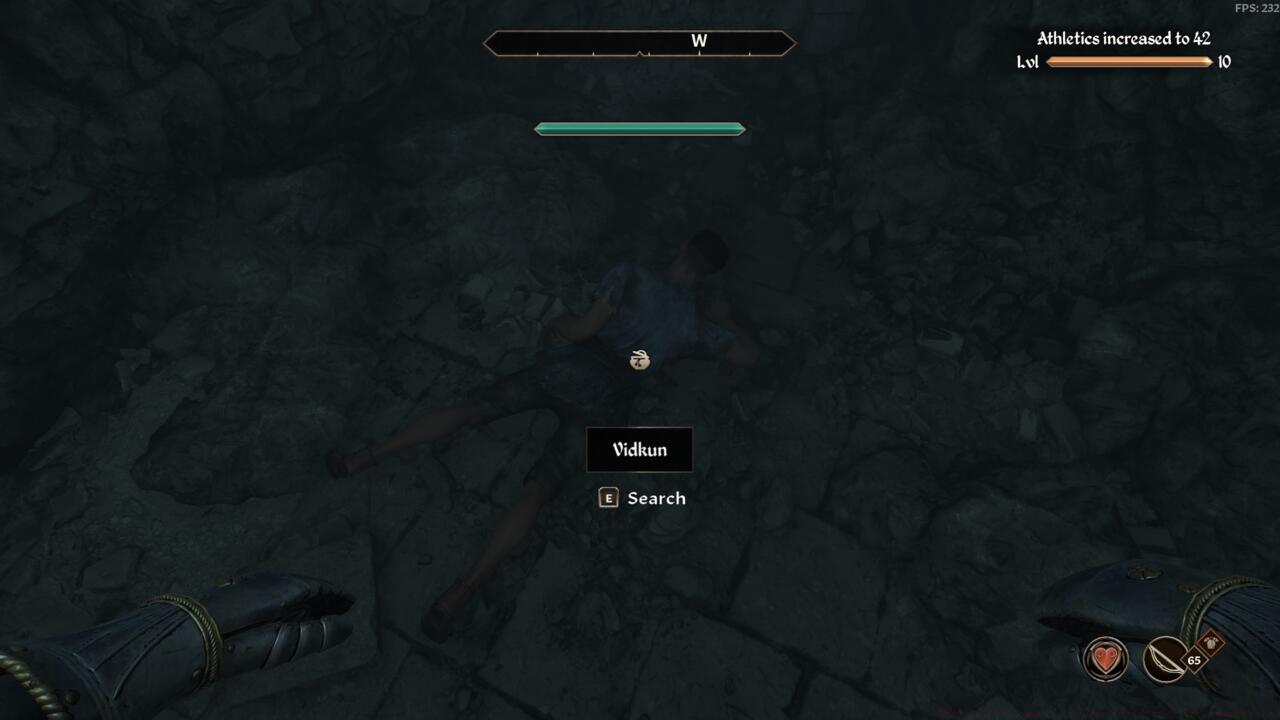Click the green stamina bar
Viewport: 1280px width, 720px height.
[x=640, y=128]
